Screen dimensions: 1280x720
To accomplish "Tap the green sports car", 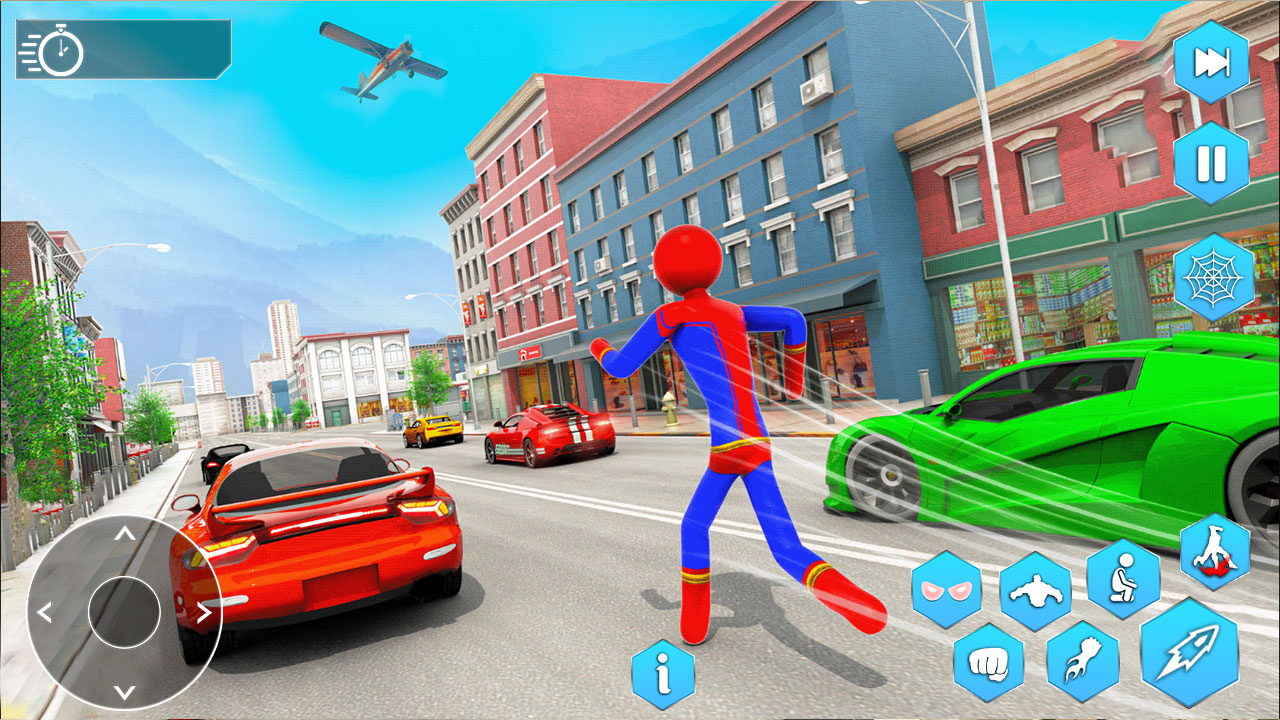I will (1050, 440).
